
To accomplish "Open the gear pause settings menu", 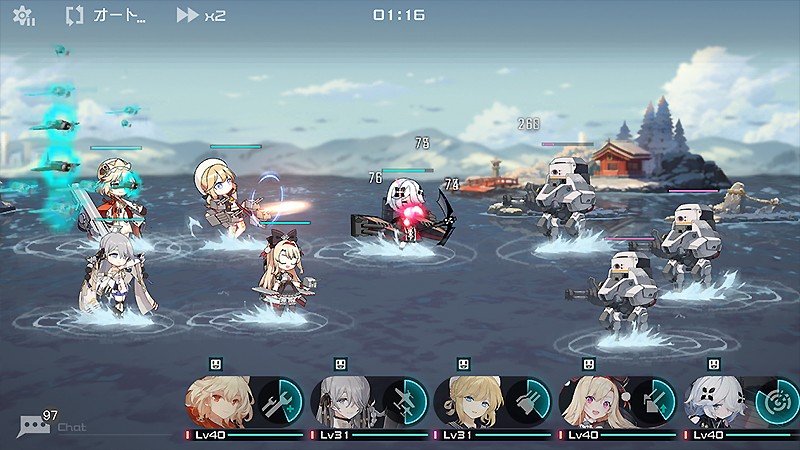I will click(x=23, y=16).
